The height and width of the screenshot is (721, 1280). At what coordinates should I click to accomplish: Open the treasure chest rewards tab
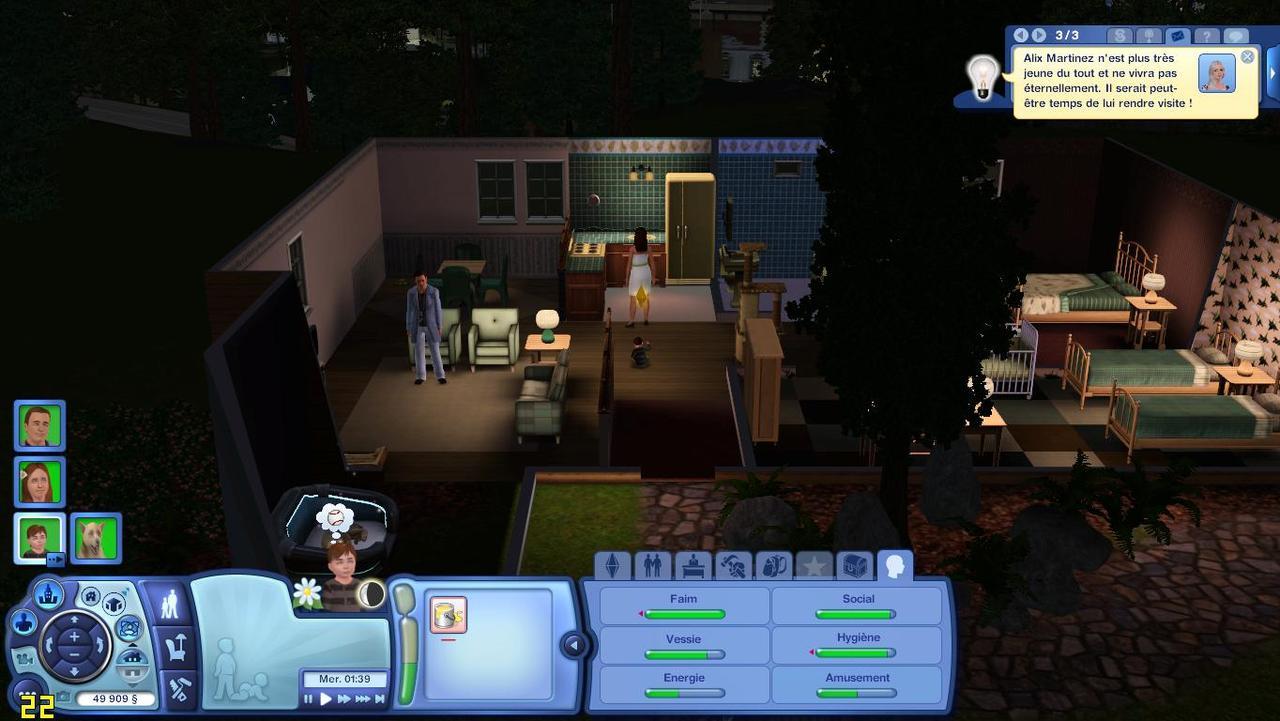[x=854, y=566]
